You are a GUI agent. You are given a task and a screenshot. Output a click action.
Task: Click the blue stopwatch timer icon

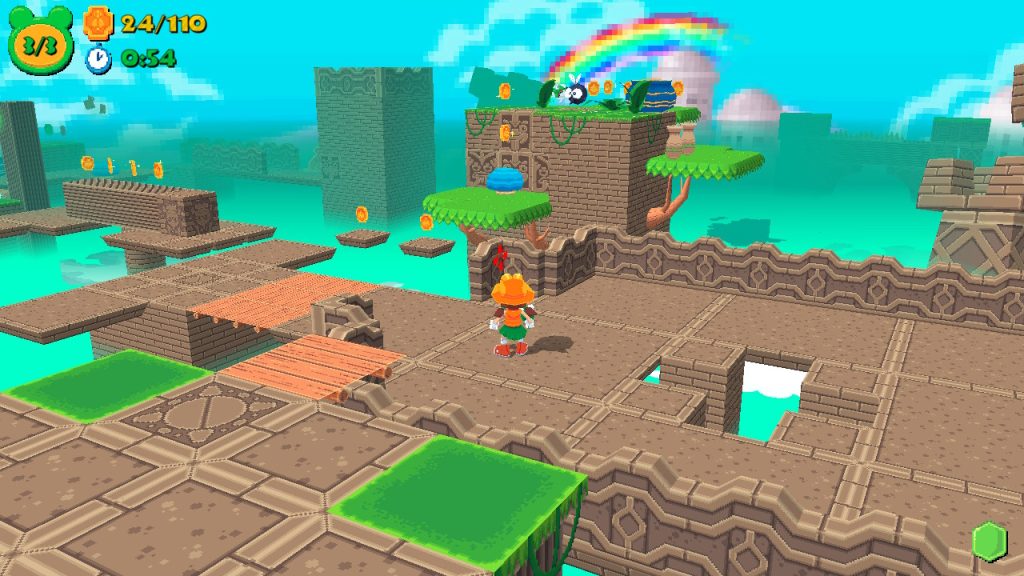(x=98, y=58)
